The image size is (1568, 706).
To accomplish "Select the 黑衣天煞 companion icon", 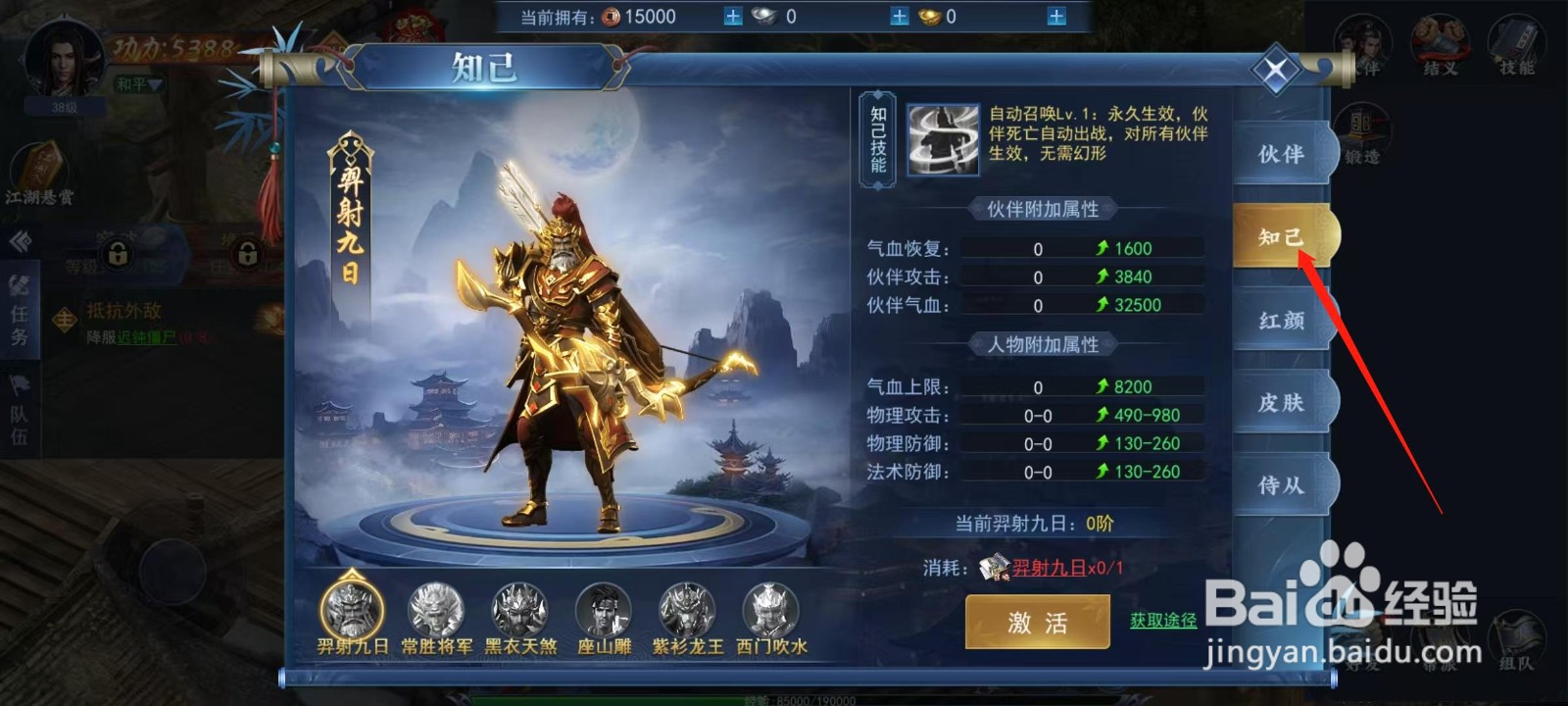I will [519, 611].
